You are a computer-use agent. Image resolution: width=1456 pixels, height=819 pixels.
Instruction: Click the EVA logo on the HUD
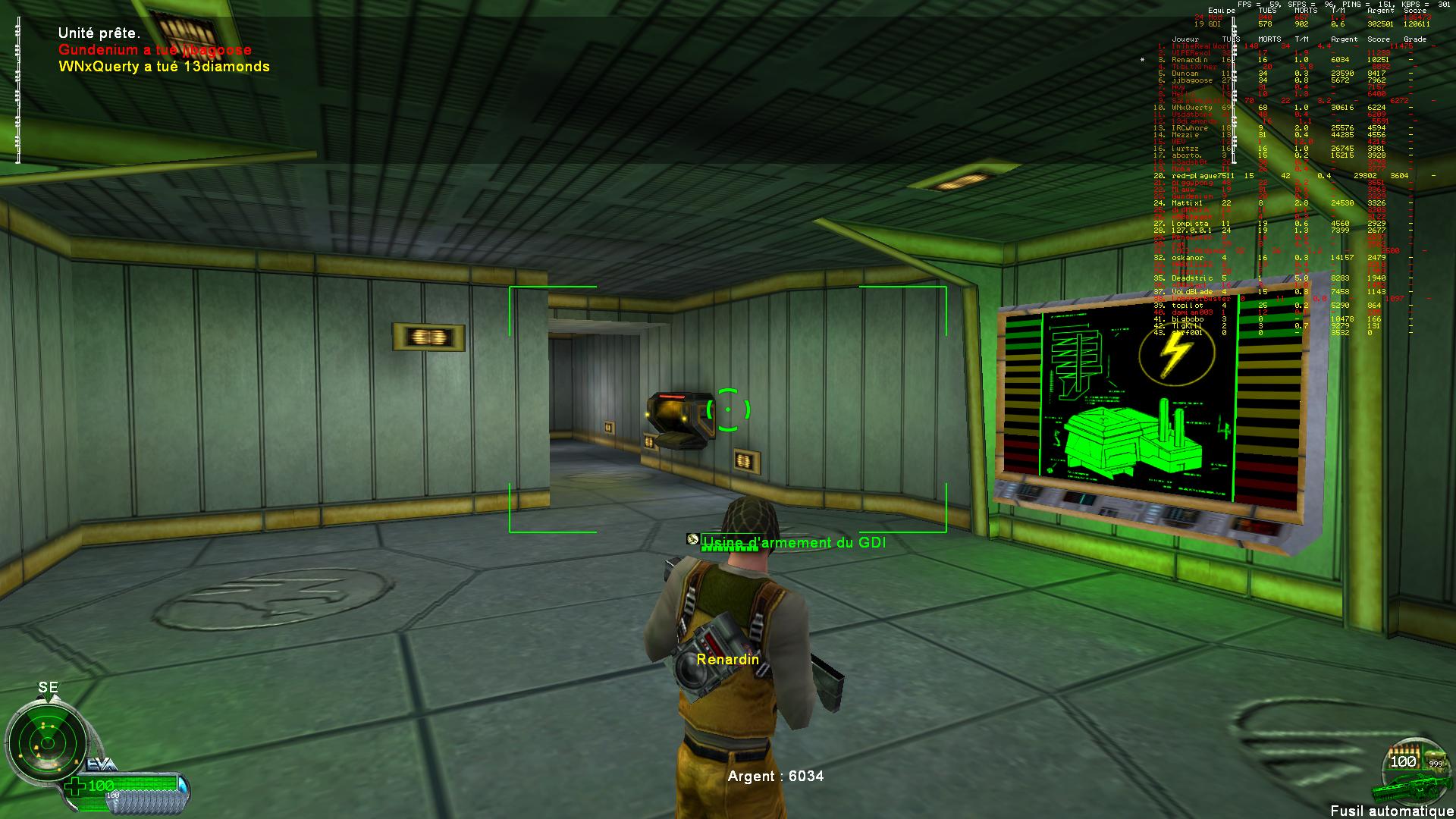pyautogui.click(x=101, y=764)
